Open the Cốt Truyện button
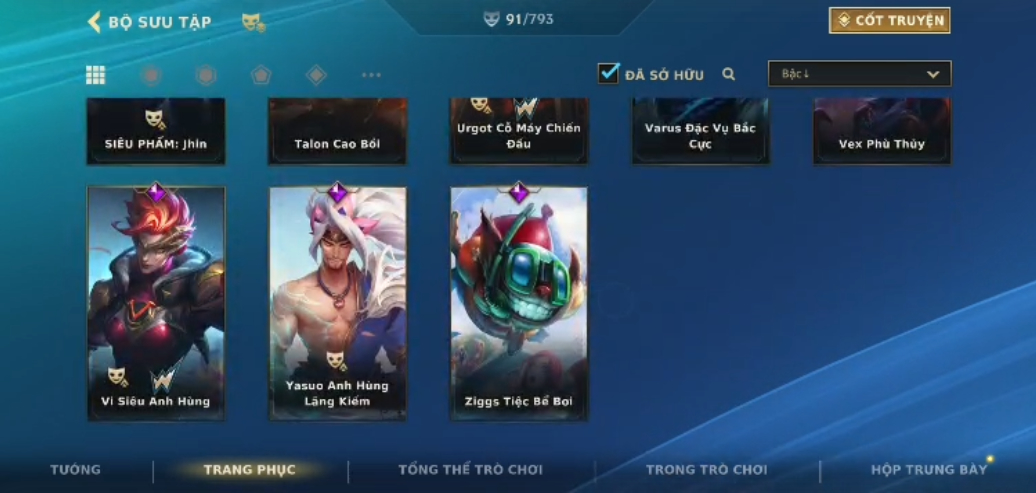The image size is (1036, 493). click(889, 21)
